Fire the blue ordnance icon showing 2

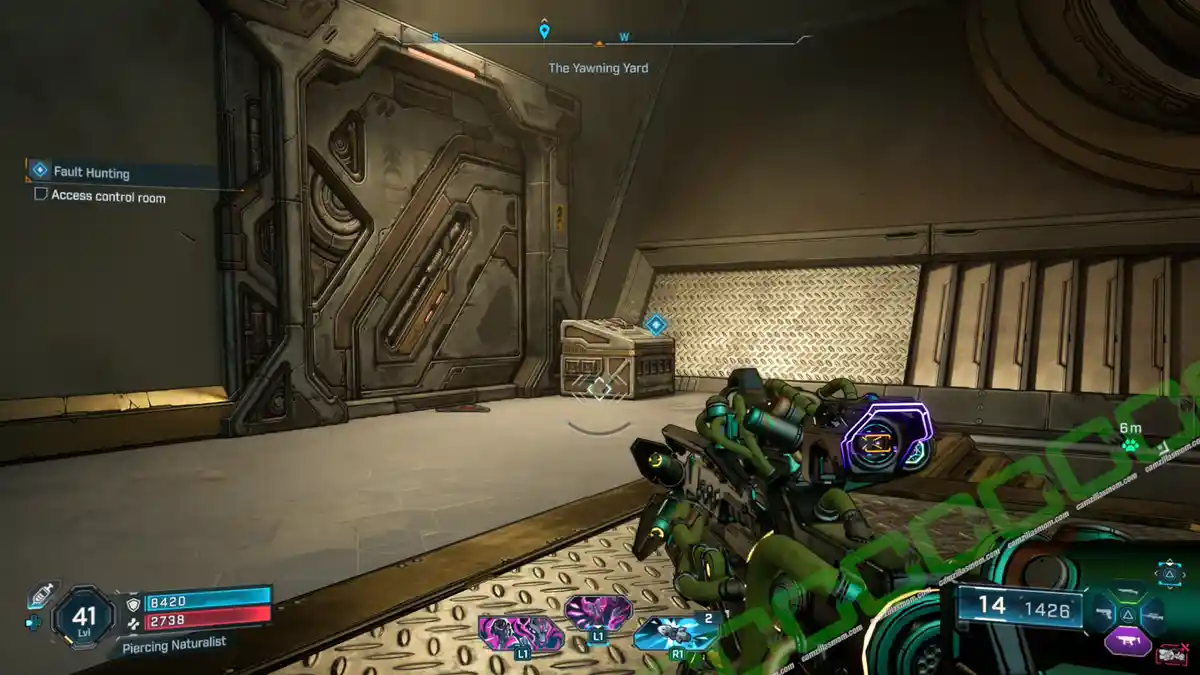point(675,633)
